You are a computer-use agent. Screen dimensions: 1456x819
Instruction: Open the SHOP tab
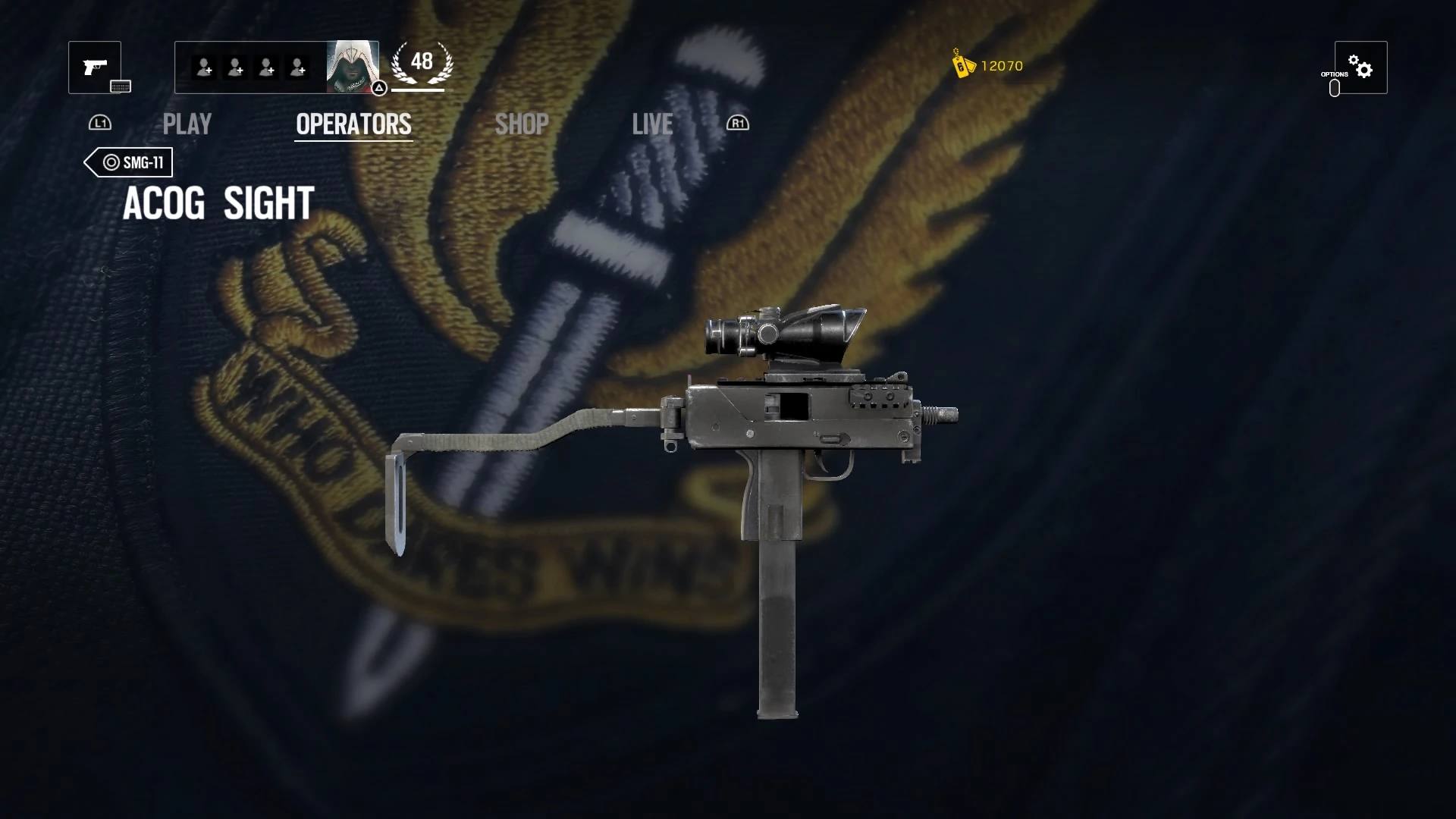click(521, 124)
